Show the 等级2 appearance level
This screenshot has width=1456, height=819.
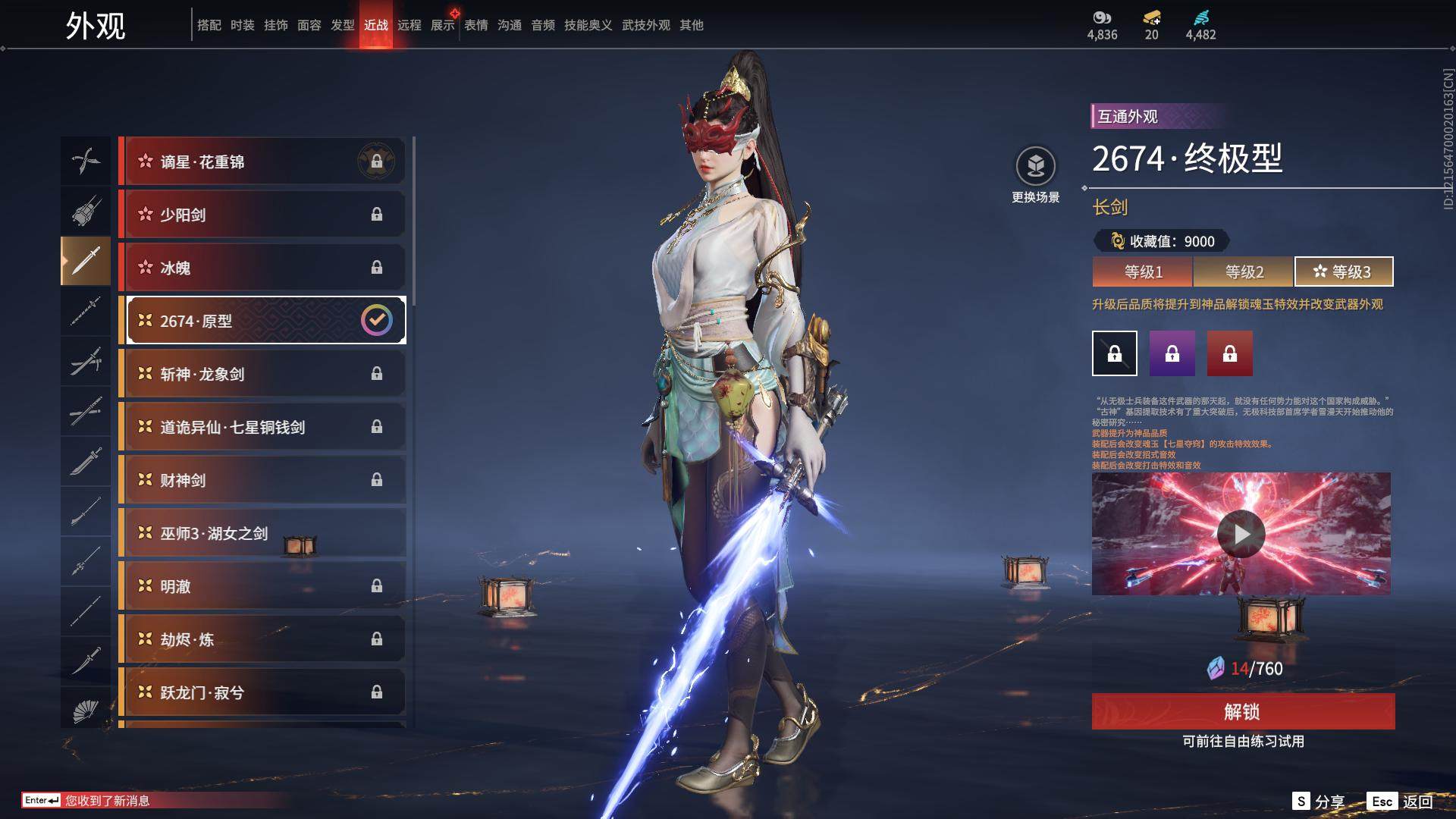[1244, 271]
